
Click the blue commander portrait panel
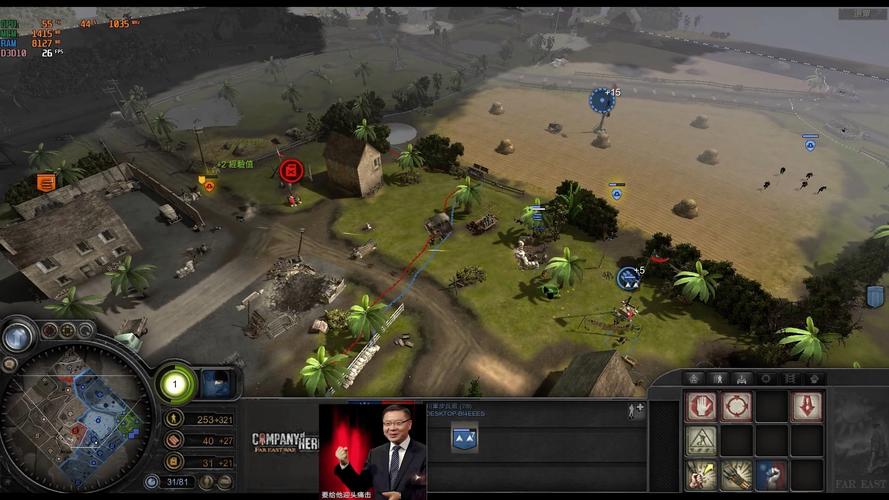[x=217, y=383]
